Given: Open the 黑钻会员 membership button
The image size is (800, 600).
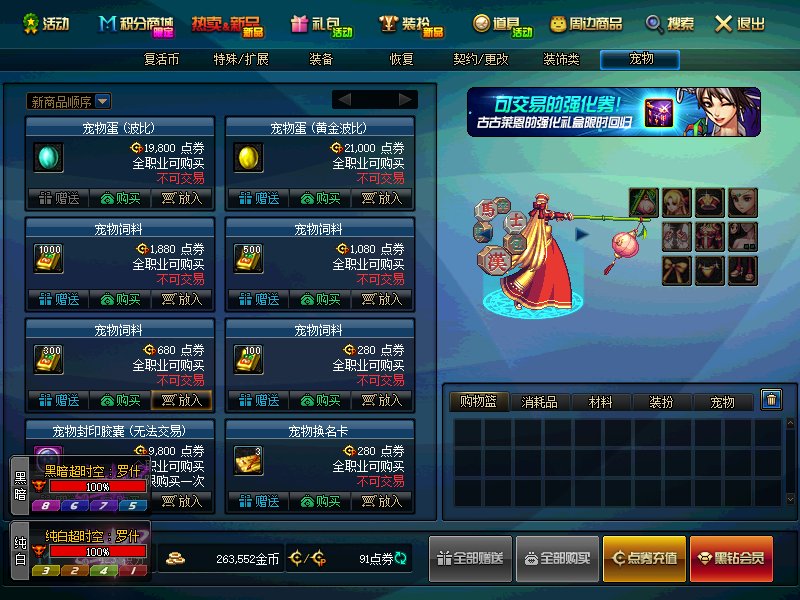Looking at the screenshot, I should pos(731,558).
